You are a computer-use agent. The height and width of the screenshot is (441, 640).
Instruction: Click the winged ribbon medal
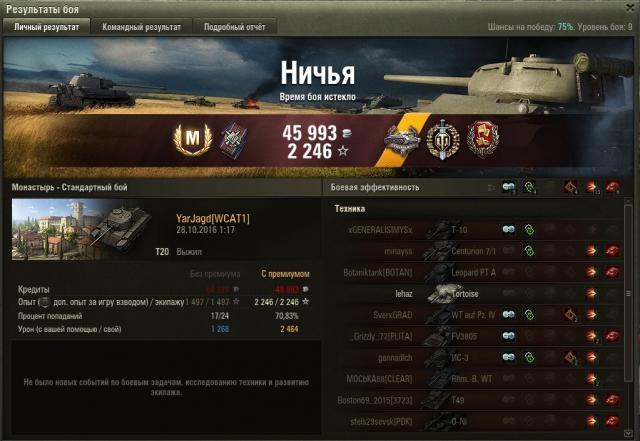pyautogui.click(x=402, y=137)
